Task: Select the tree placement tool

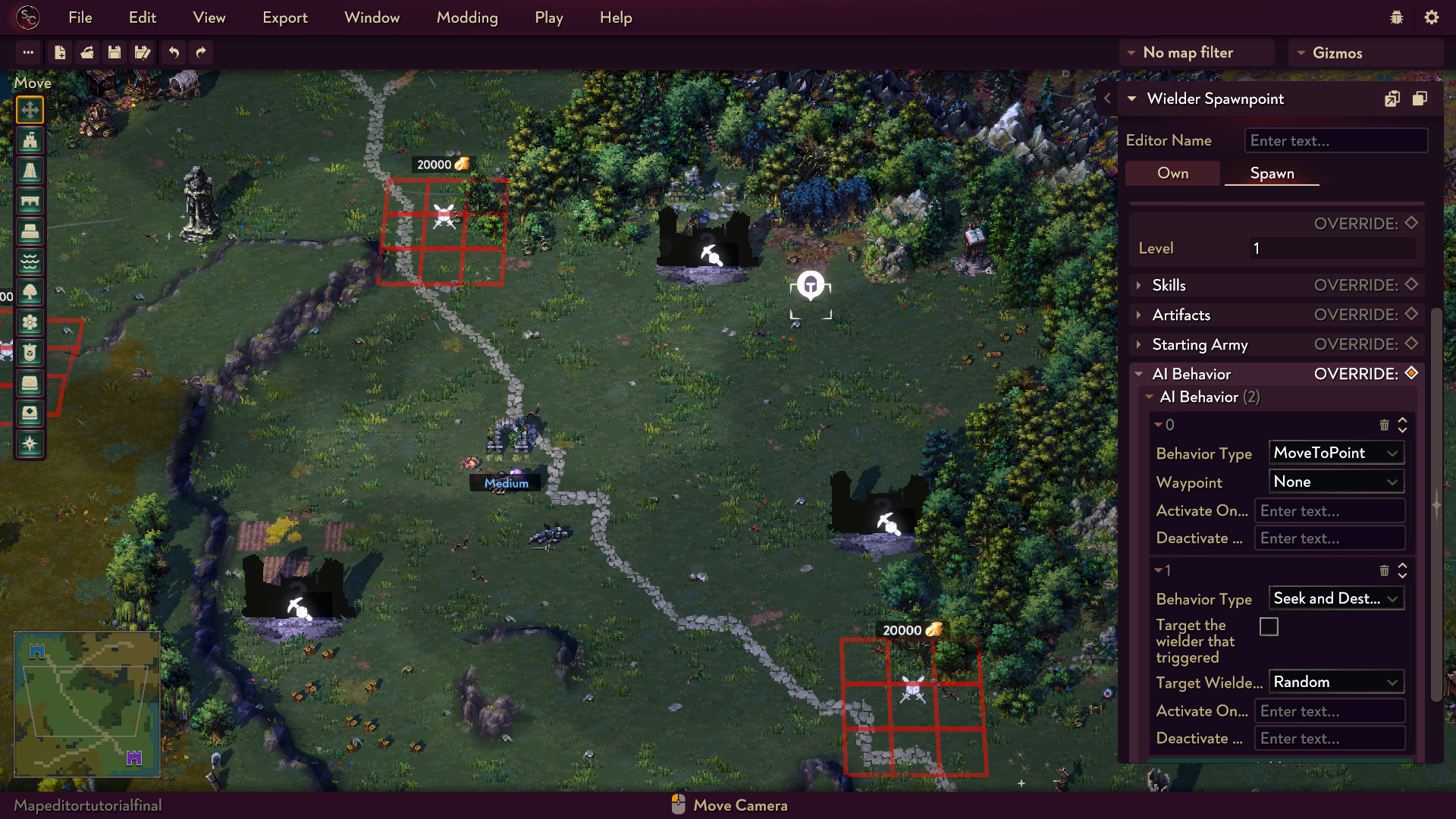Action: (30, 293)
